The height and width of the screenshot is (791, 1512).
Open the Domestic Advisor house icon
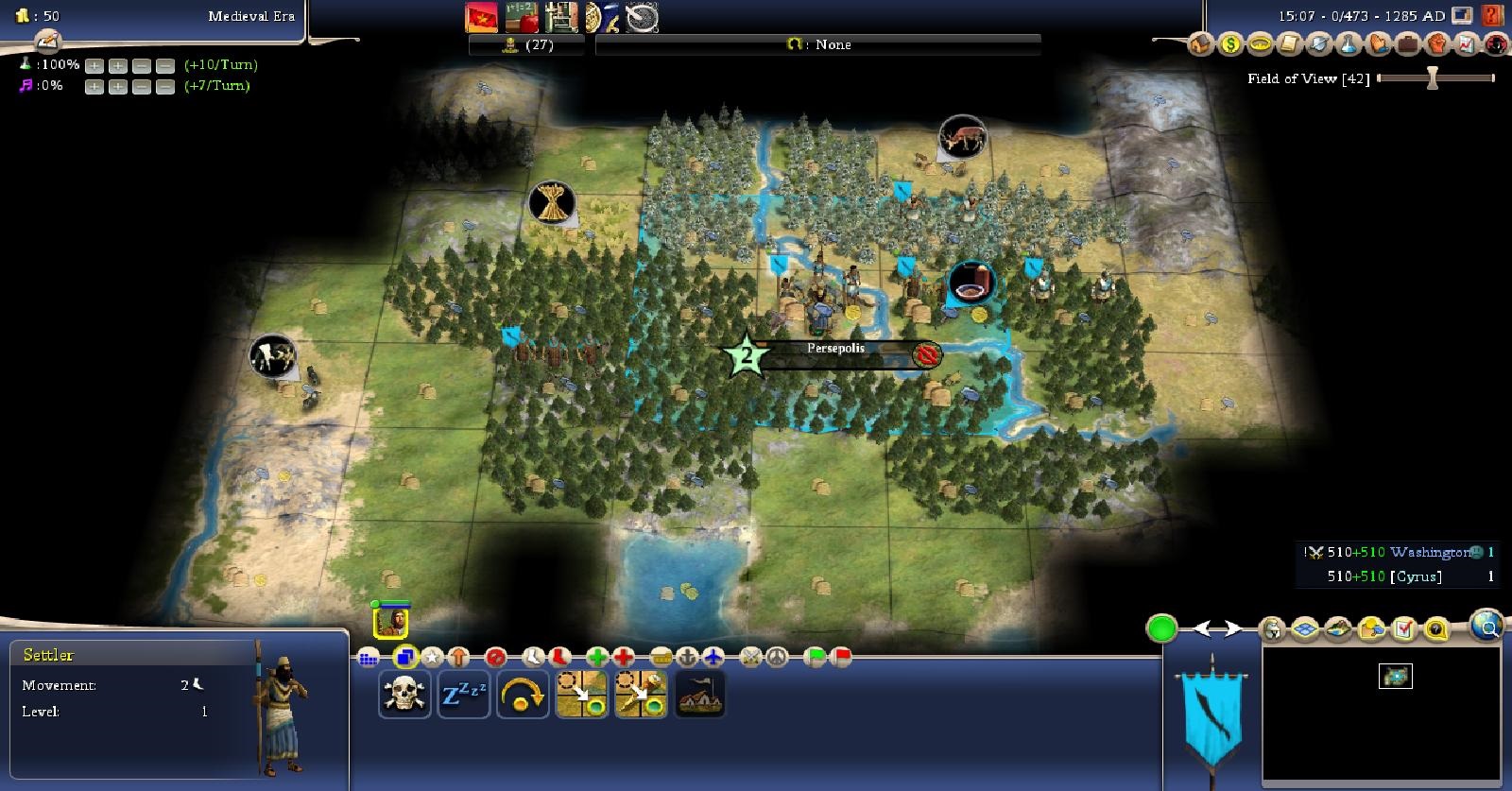pos(1200,43)
